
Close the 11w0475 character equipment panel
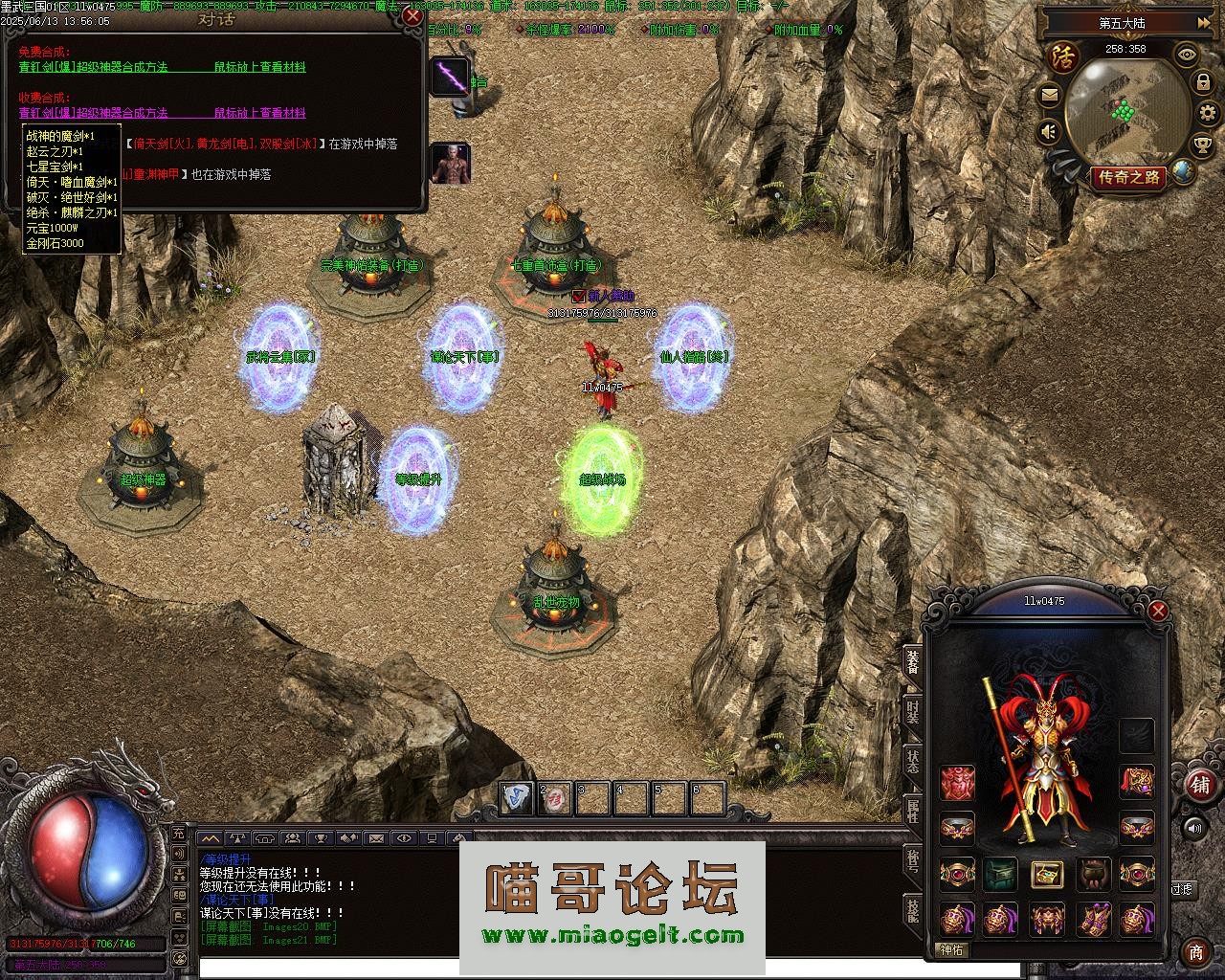tap(1158, 611)
